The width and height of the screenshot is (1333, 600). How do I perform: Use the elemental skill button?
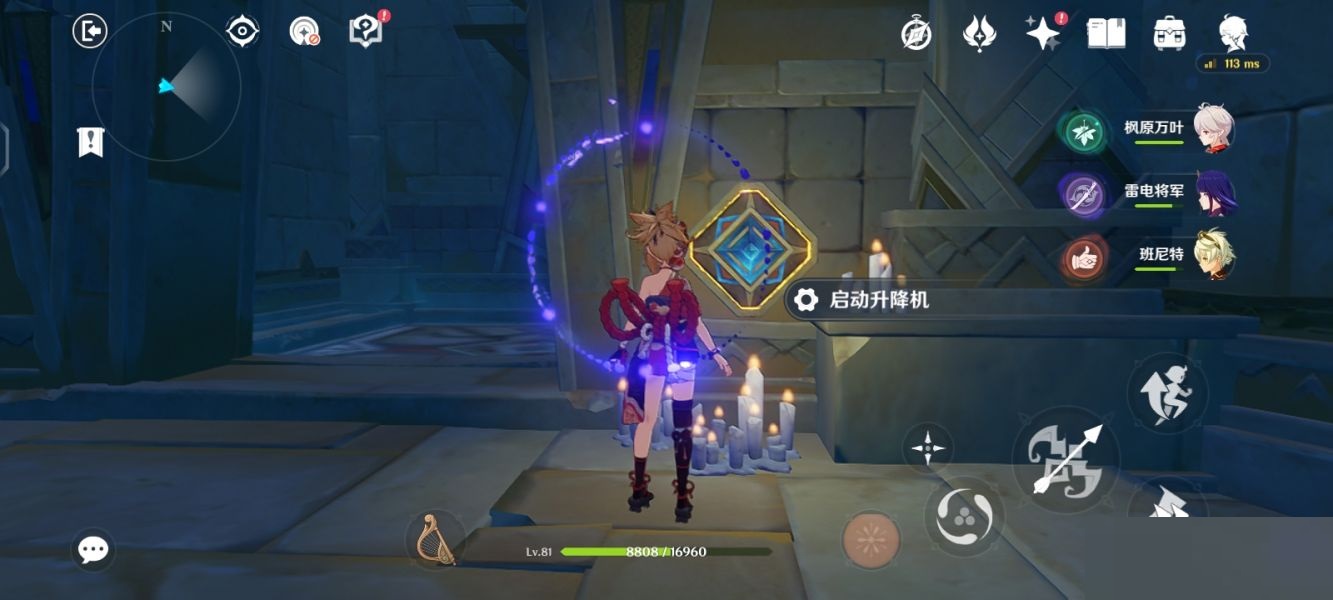964,516
